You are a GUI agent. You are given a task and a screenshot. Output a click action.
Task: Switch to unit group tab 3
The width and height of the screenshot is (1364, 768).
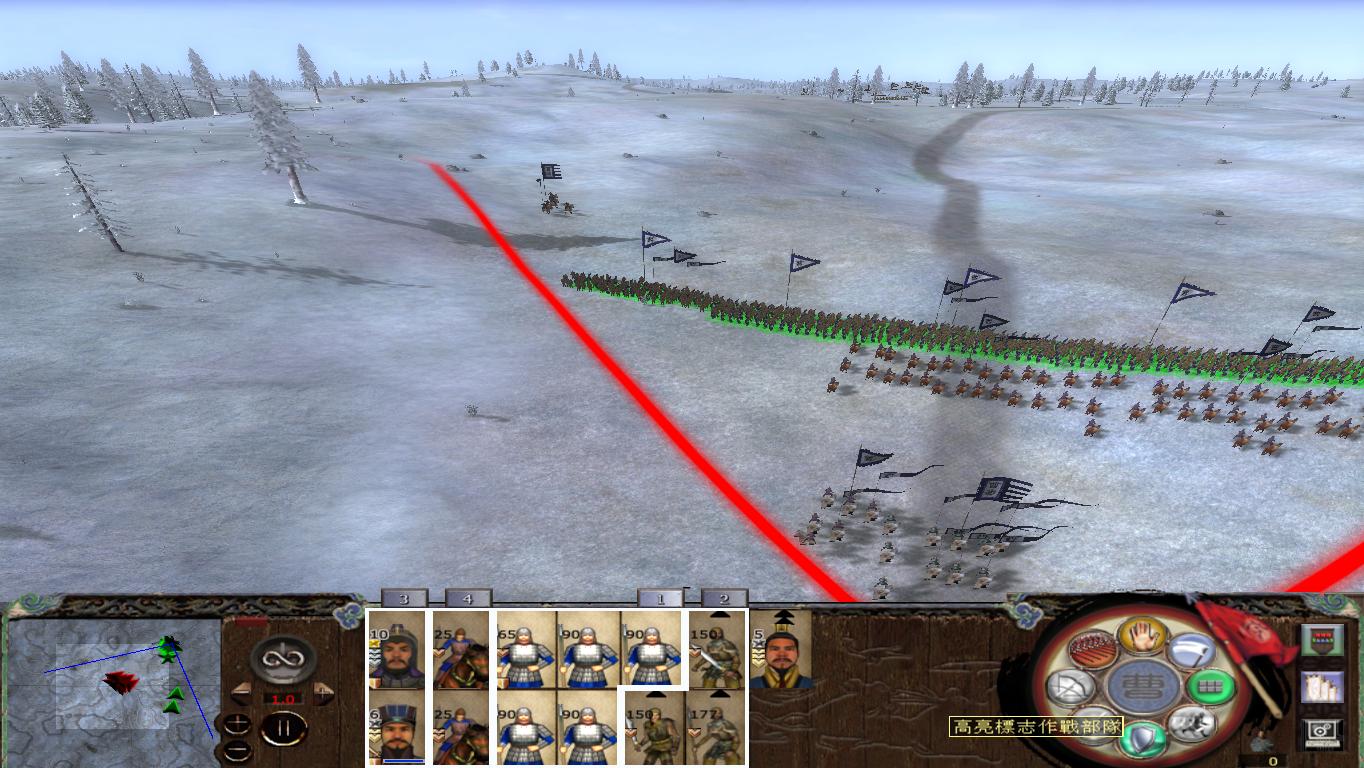[403, 597]
